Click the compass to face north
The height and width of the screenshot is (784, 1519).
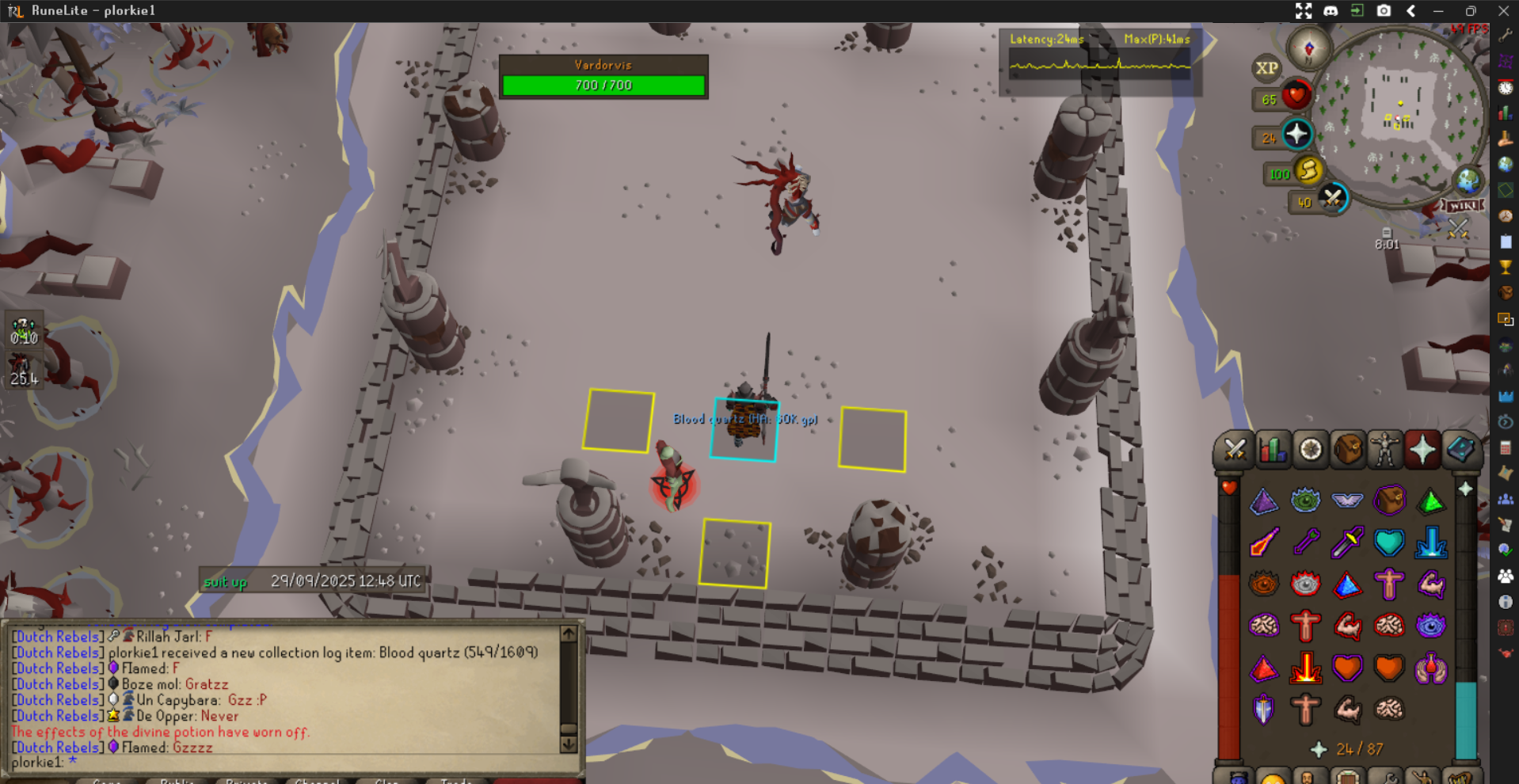[x=1308, y=49]
